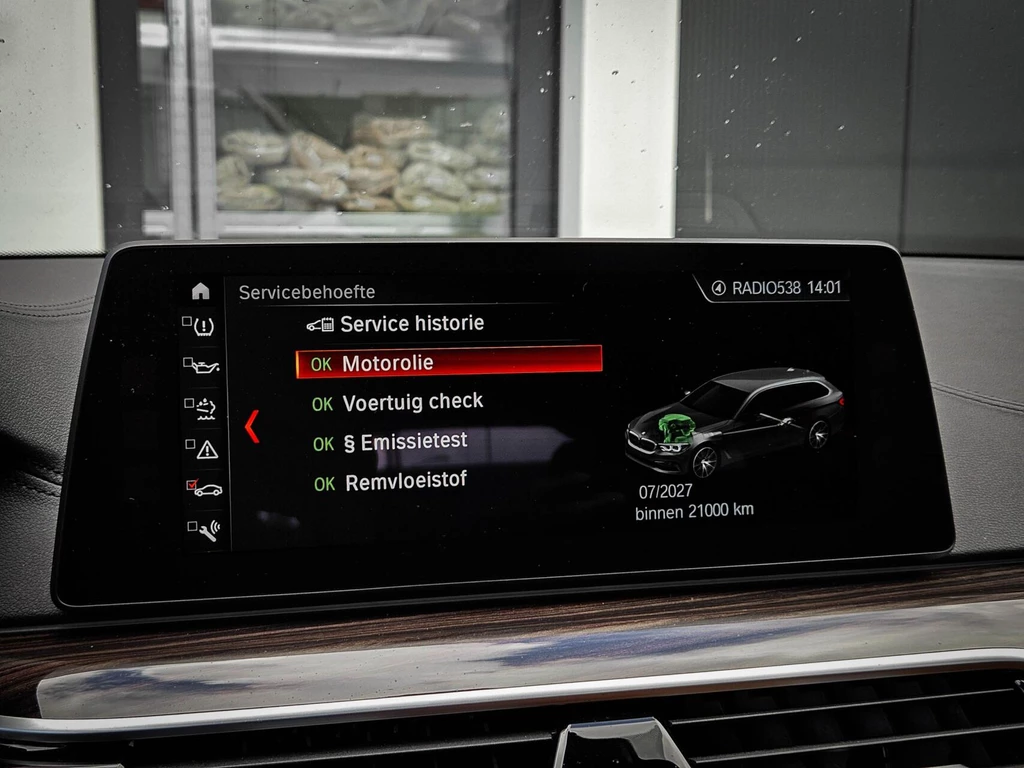This screenshot has height=768, width=1024.
Task: Click the red back arrow
Action: (x=252, y=426)
